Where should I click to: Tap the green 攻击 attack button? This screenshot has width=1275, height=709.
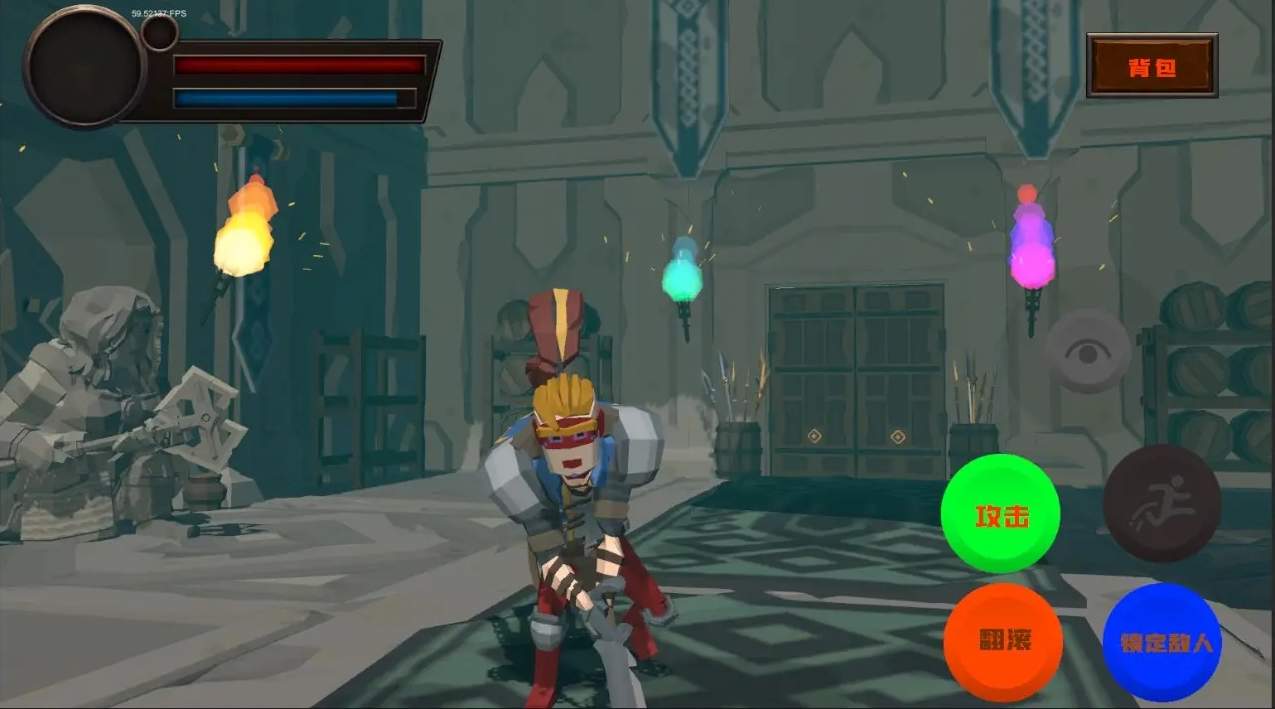coord(1000,514)
